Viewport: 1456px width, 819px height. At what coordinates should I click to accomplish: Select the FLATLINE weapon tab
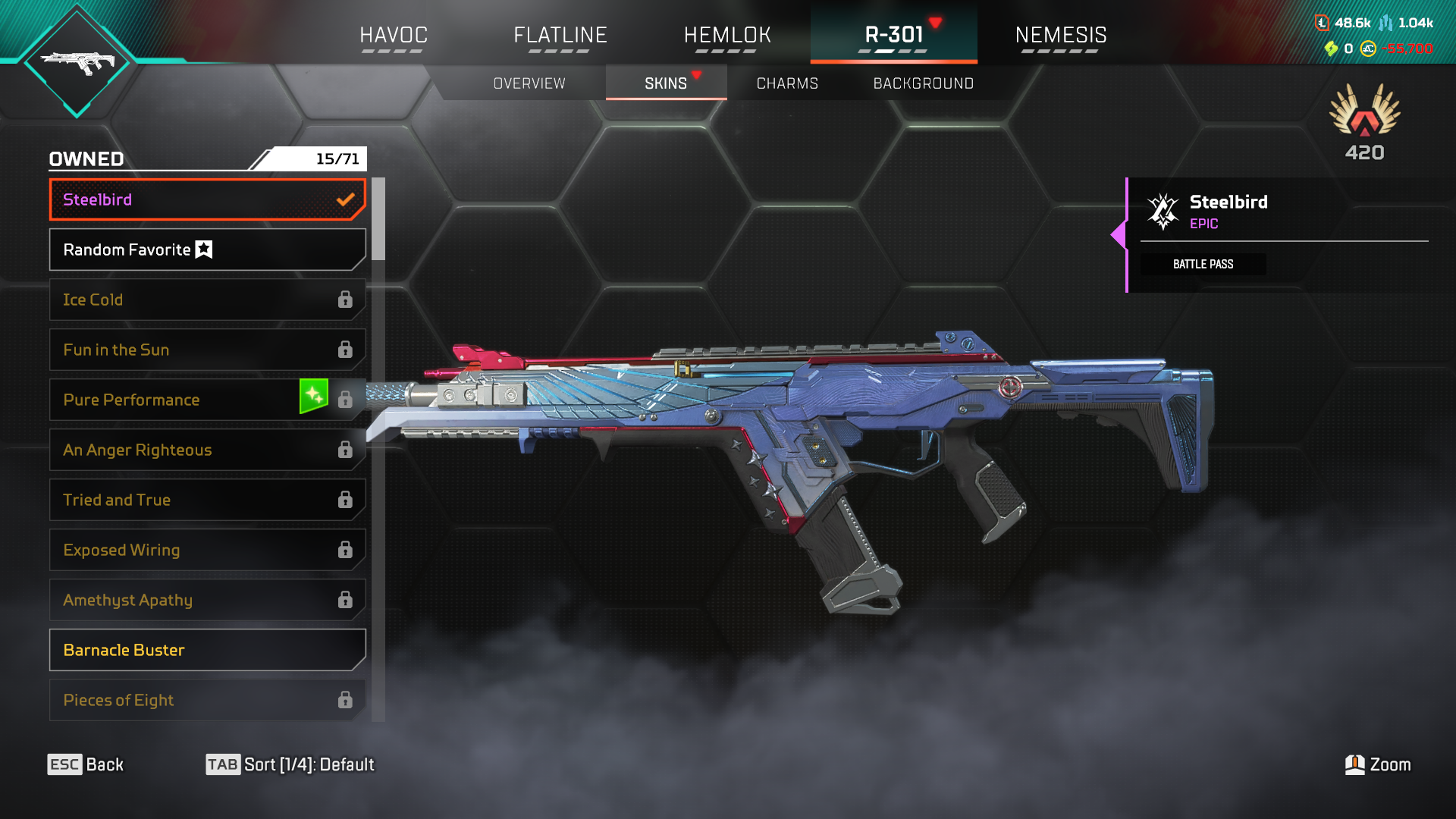click(x=560, y=36)
